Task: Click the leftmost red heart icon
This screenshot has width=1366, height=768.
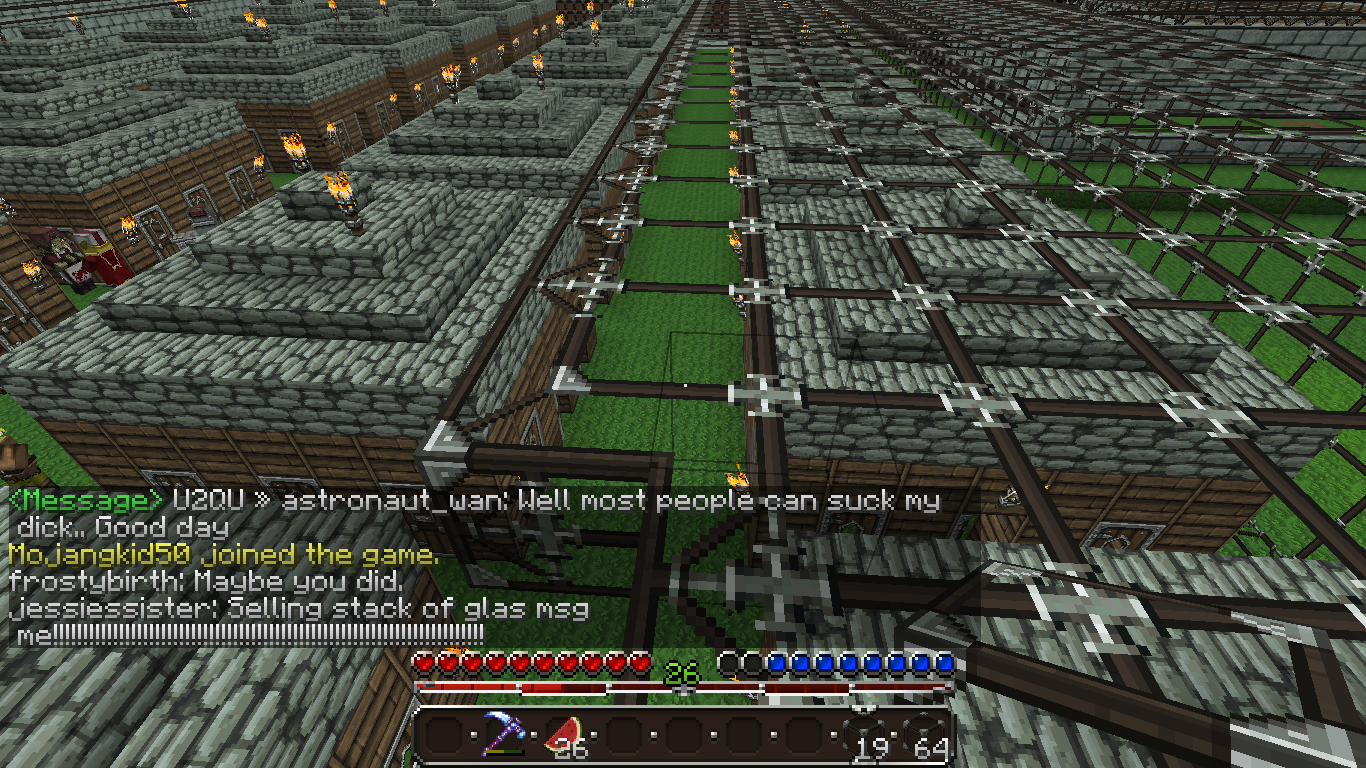Action: [x=424, y=661]
